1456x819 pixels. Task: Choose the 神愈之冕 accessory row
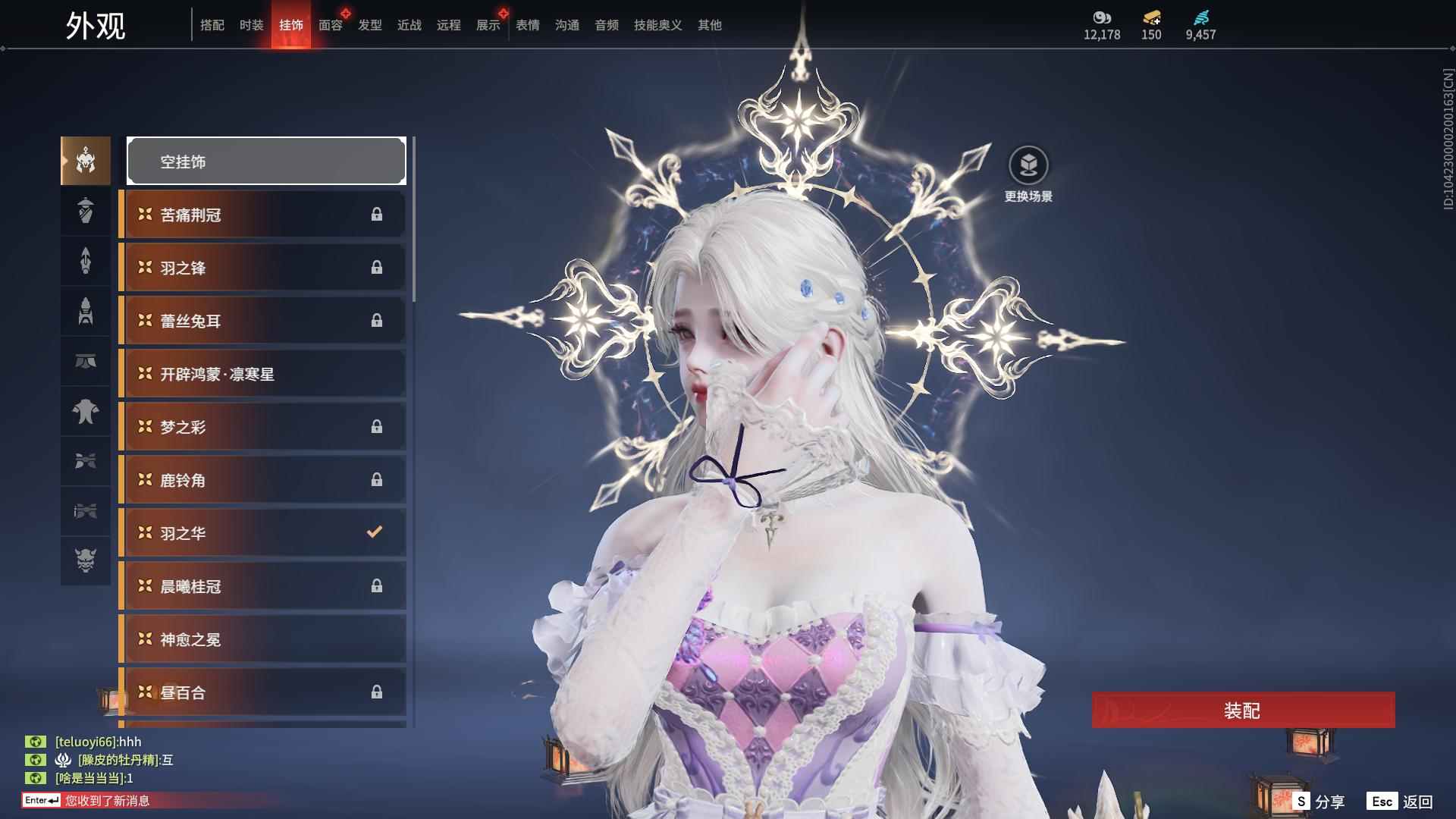262,639
